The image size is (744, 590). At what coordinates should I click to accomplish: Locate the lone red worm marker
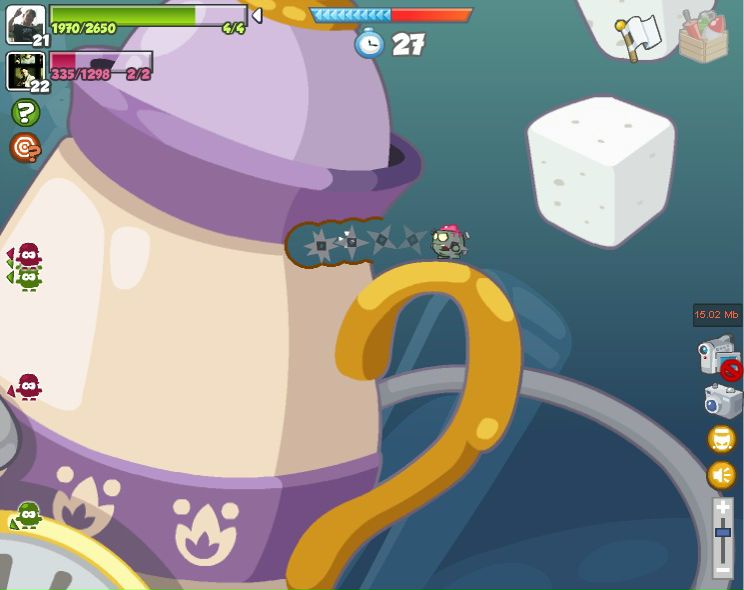[28, 387]
